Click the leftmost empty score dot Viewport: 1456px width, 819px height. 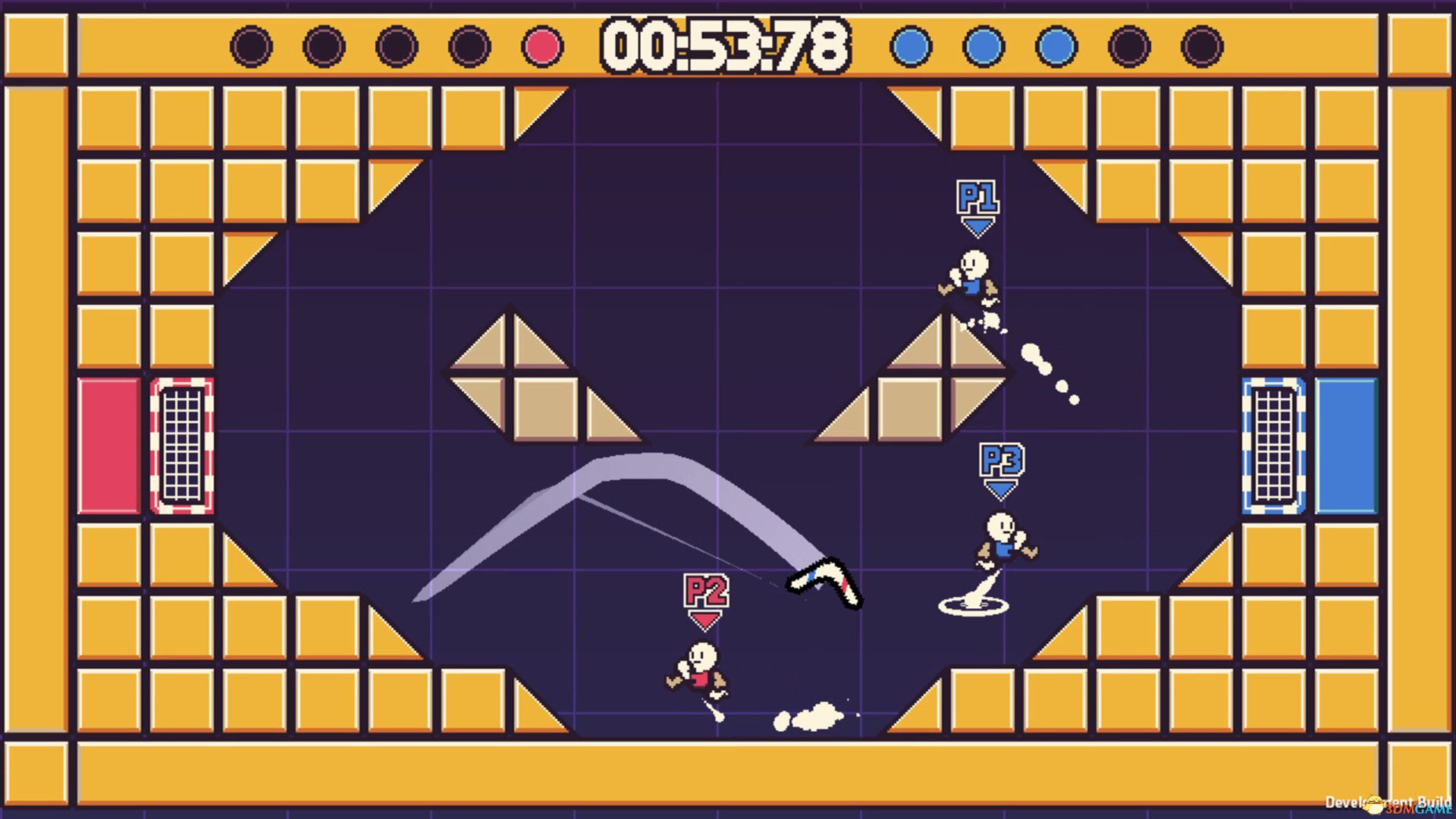[250, 45]
